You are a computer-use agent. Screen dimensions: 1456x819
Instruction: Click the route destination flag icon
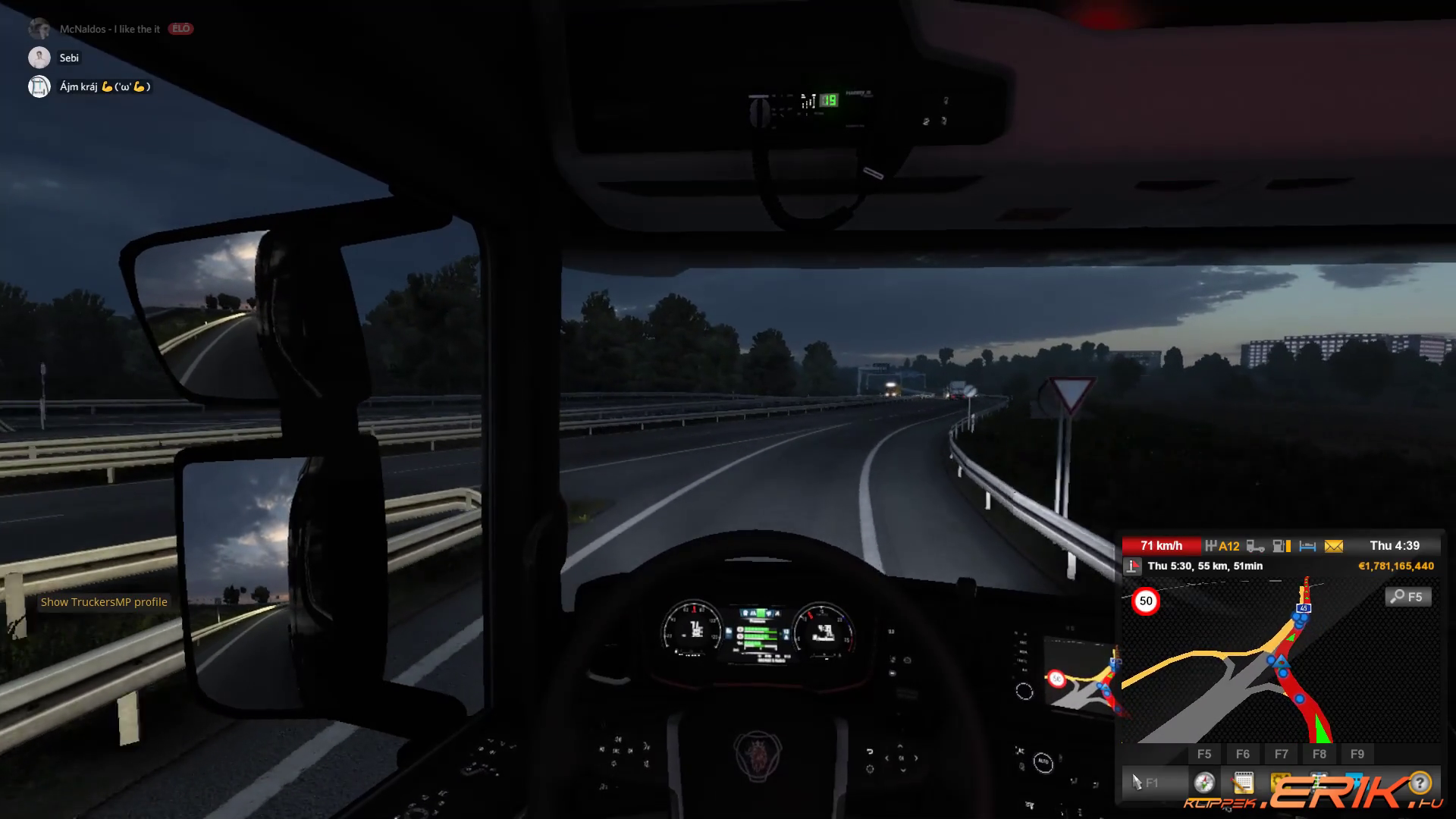pos(1132,566)
